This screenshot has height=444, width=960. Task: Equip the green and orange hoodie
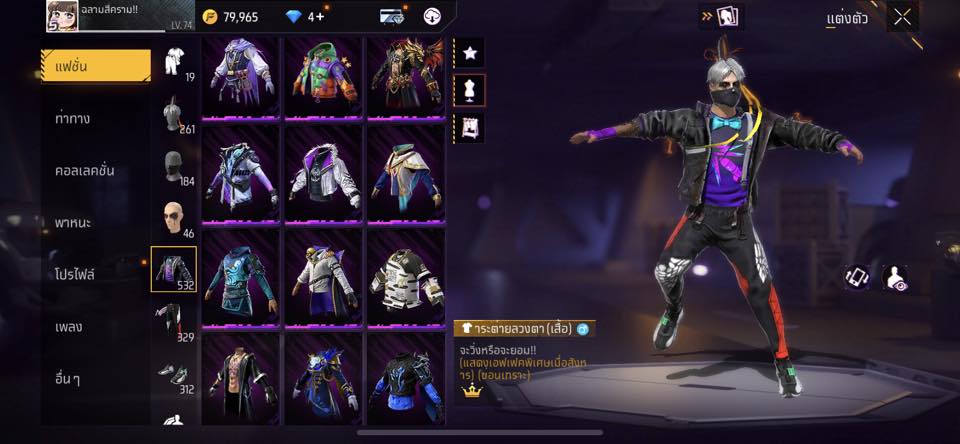coord(324,77)
